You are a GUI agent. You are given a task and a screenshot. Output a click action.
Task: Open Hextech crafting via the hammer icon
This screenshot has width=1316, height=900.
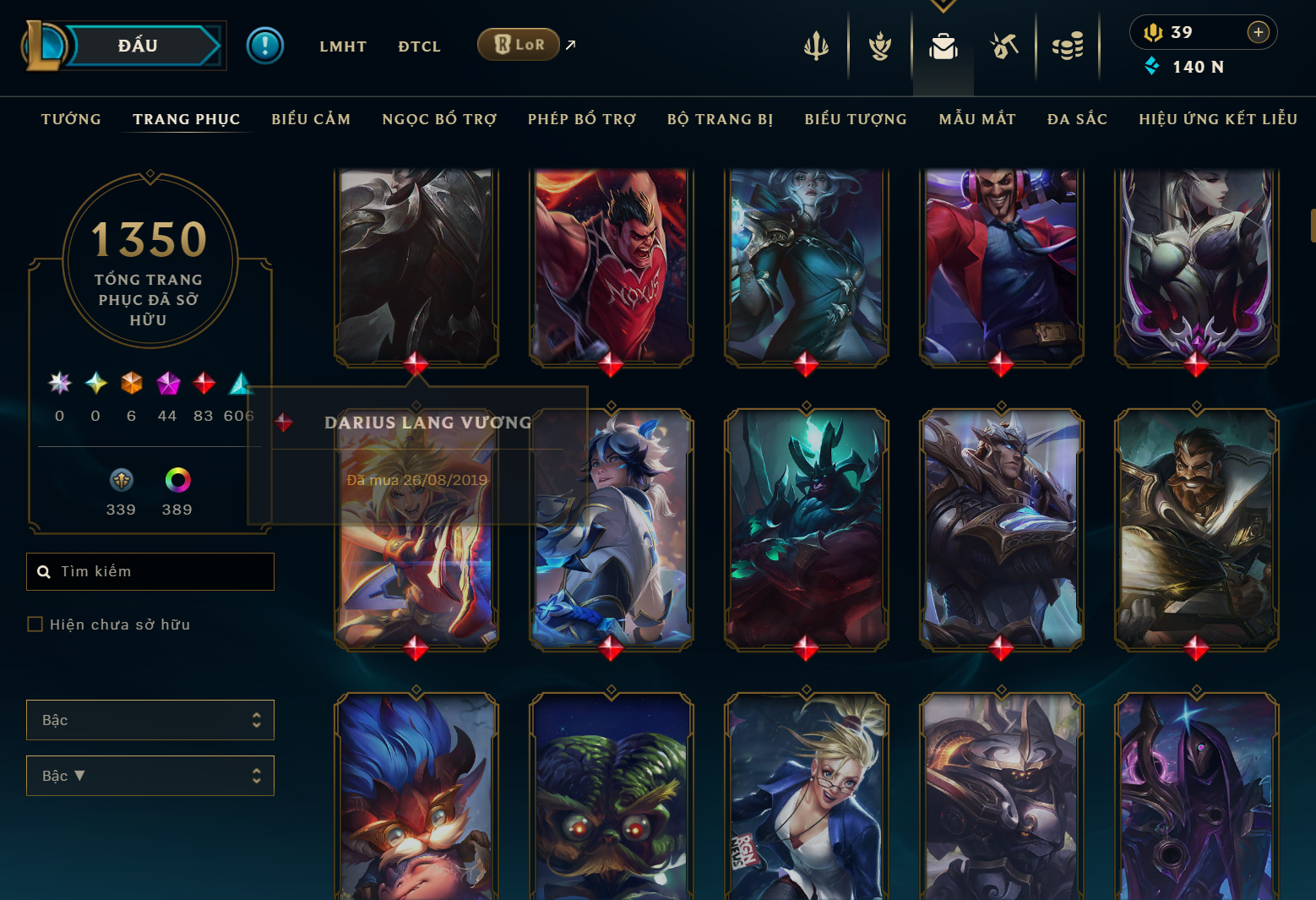point(1005,46)
